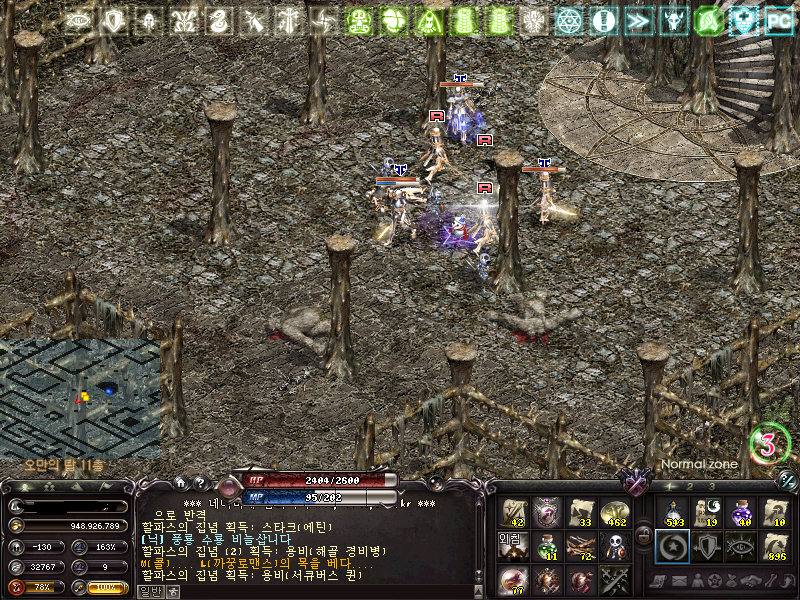Click the chat input box
This screenshot has width=800, height=600.
320,590
